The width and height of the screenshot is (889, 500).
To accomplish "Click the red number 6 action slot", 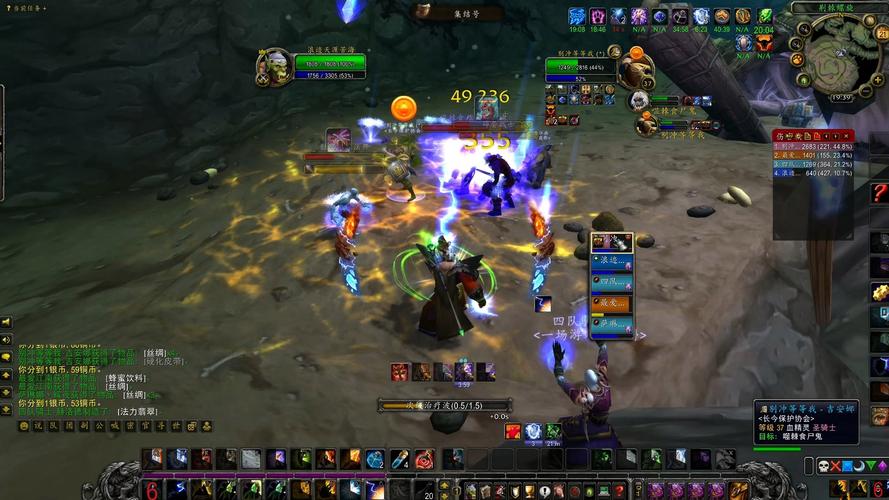I will click(x=152, y=490).
